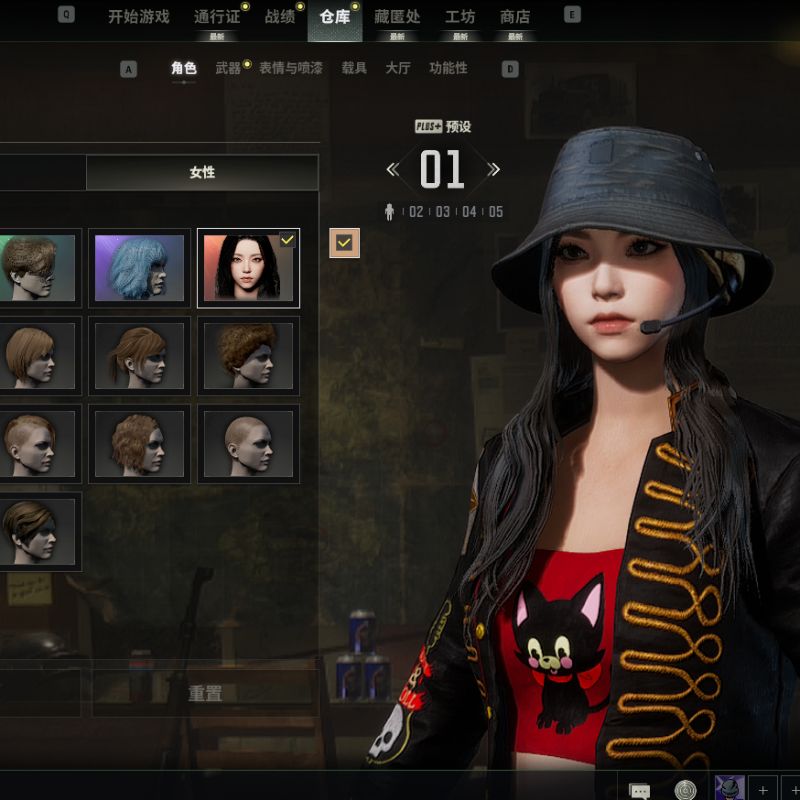
Task: Switch to 表情与喷漆 sub-tab
Action: pyautogui.click(x=291, y=69)
